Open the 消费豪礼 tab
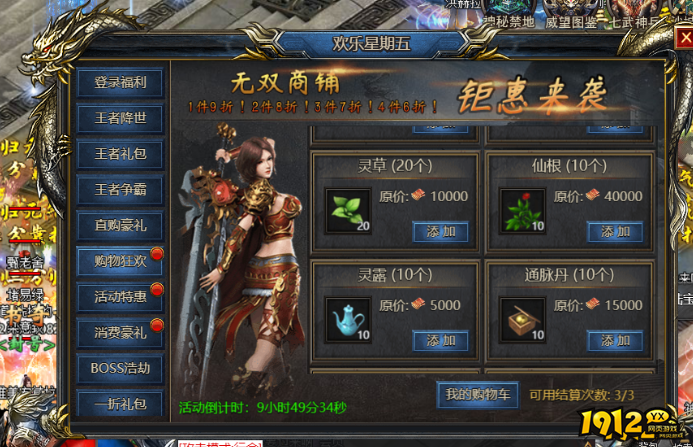Viewport: 693px width, 447px height. click(x=120, y=332)
